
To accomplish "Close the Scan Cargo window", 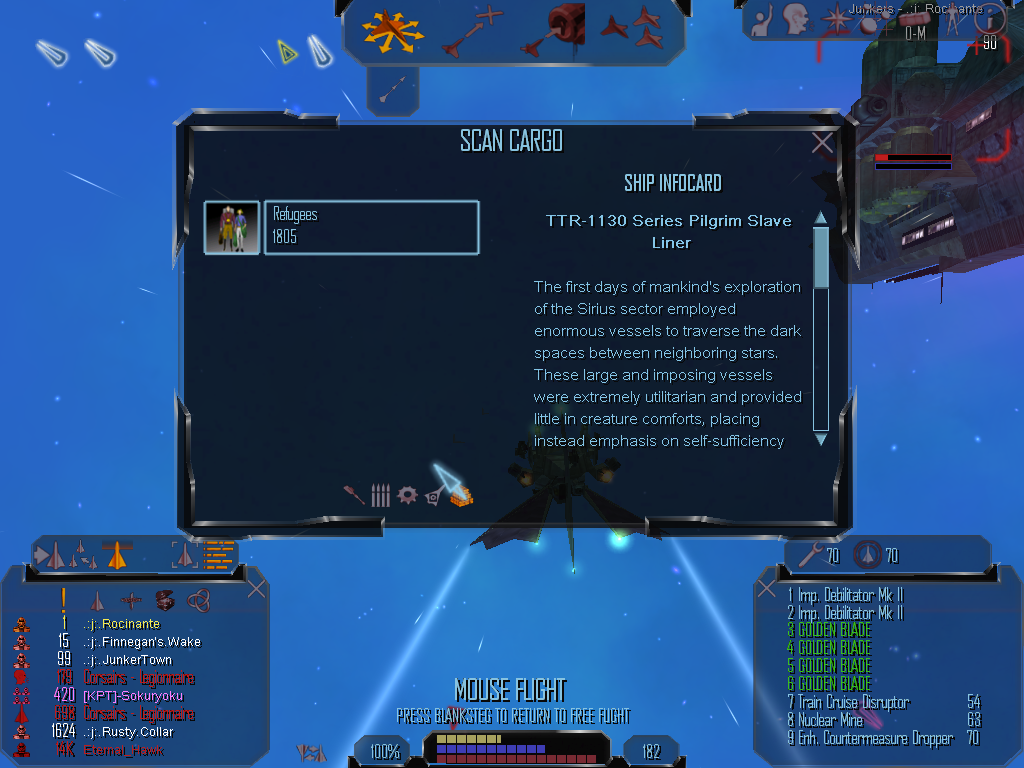I will point(822,143).
